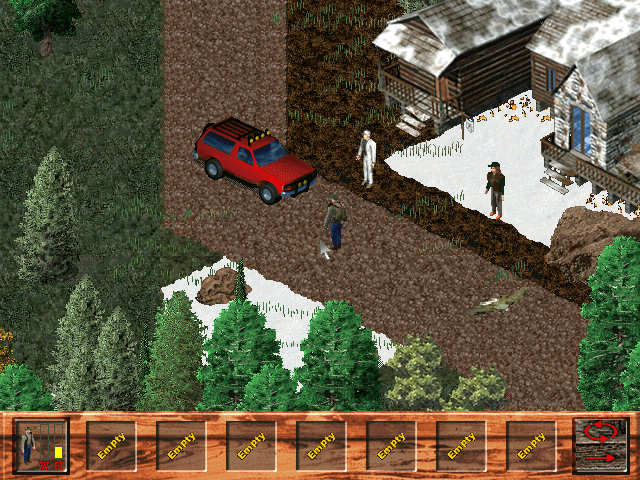Click the straight red arrow button
Screen dimensions: 640x480
click(602, 459)
